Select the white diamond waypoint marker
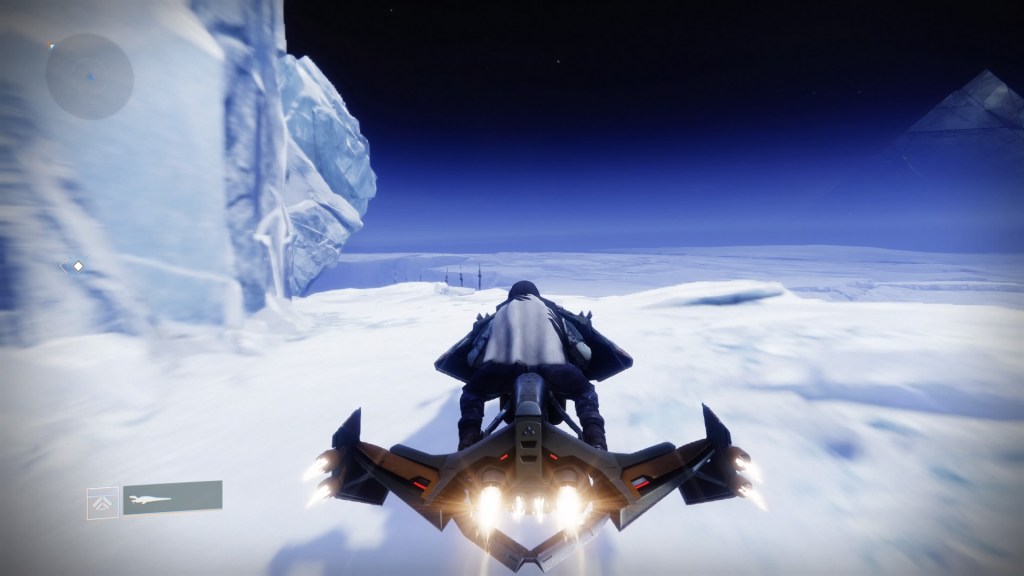1024x576 pixels. click(x=77, y=266)
